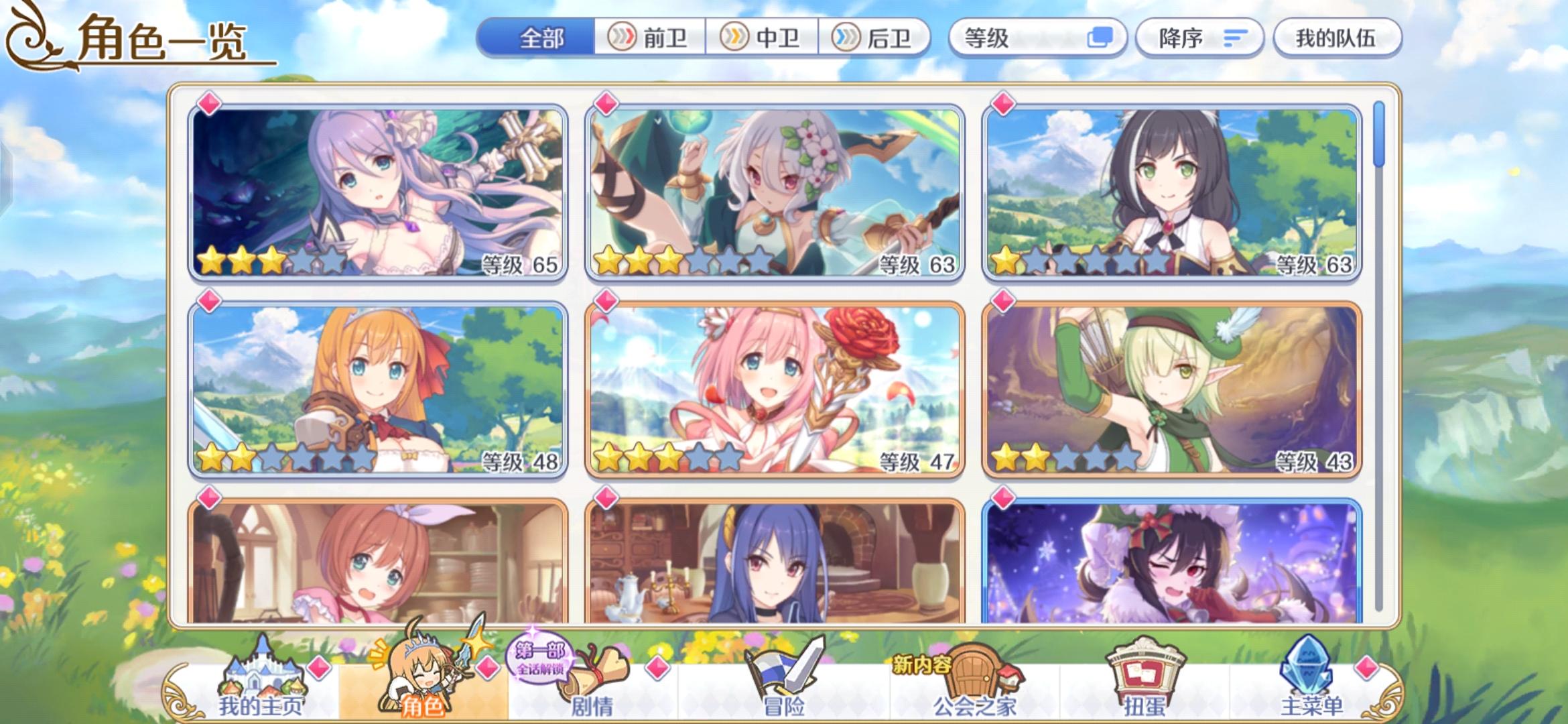The height and width of the screenshot is (724, 1568).
Task: Click the blue switch icon in the 等级 filter
Action: point(1101,38)
